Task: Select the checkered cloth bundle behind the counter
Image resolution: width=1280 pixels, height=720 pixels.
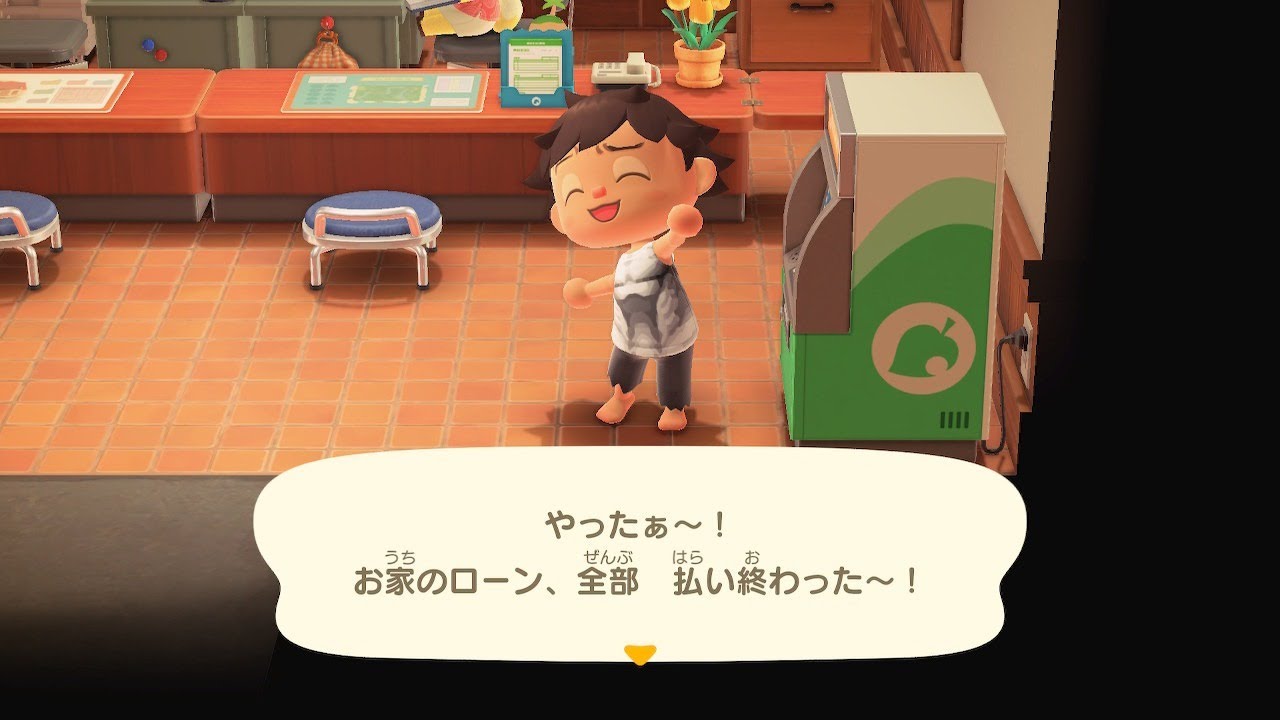Action: [x=330, y=55]
